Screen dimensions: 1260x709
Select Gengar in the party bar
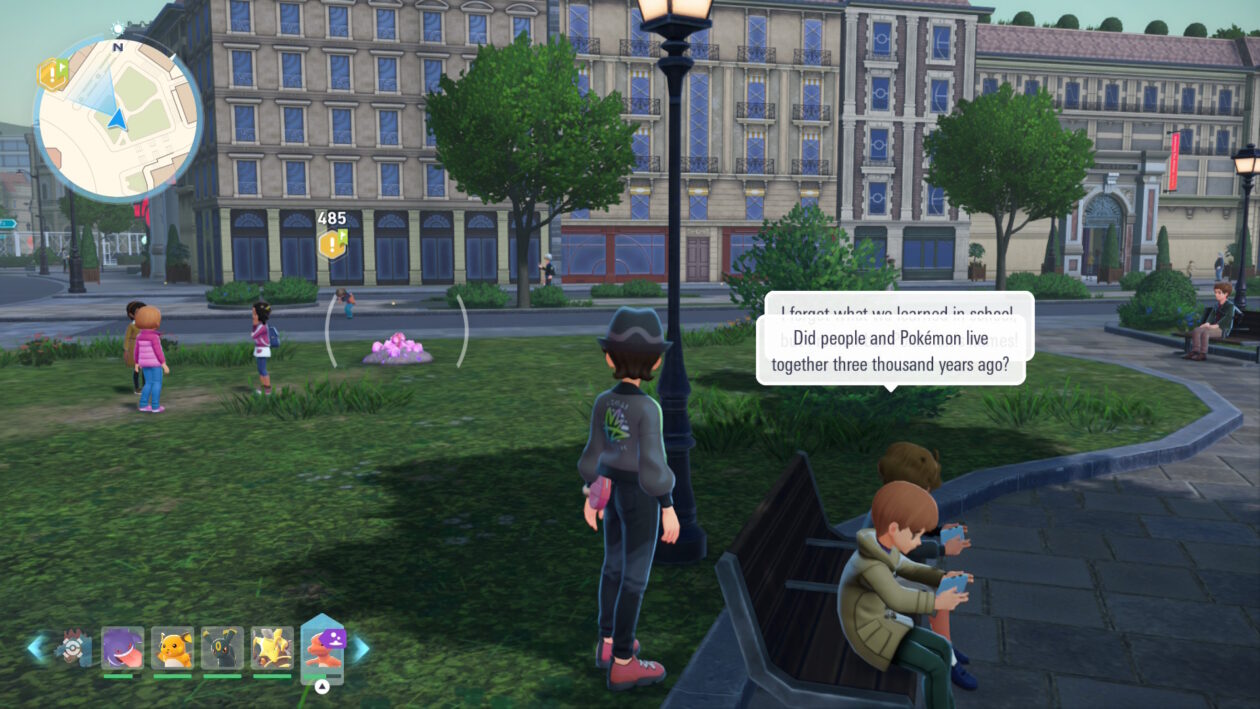[122, 648]
